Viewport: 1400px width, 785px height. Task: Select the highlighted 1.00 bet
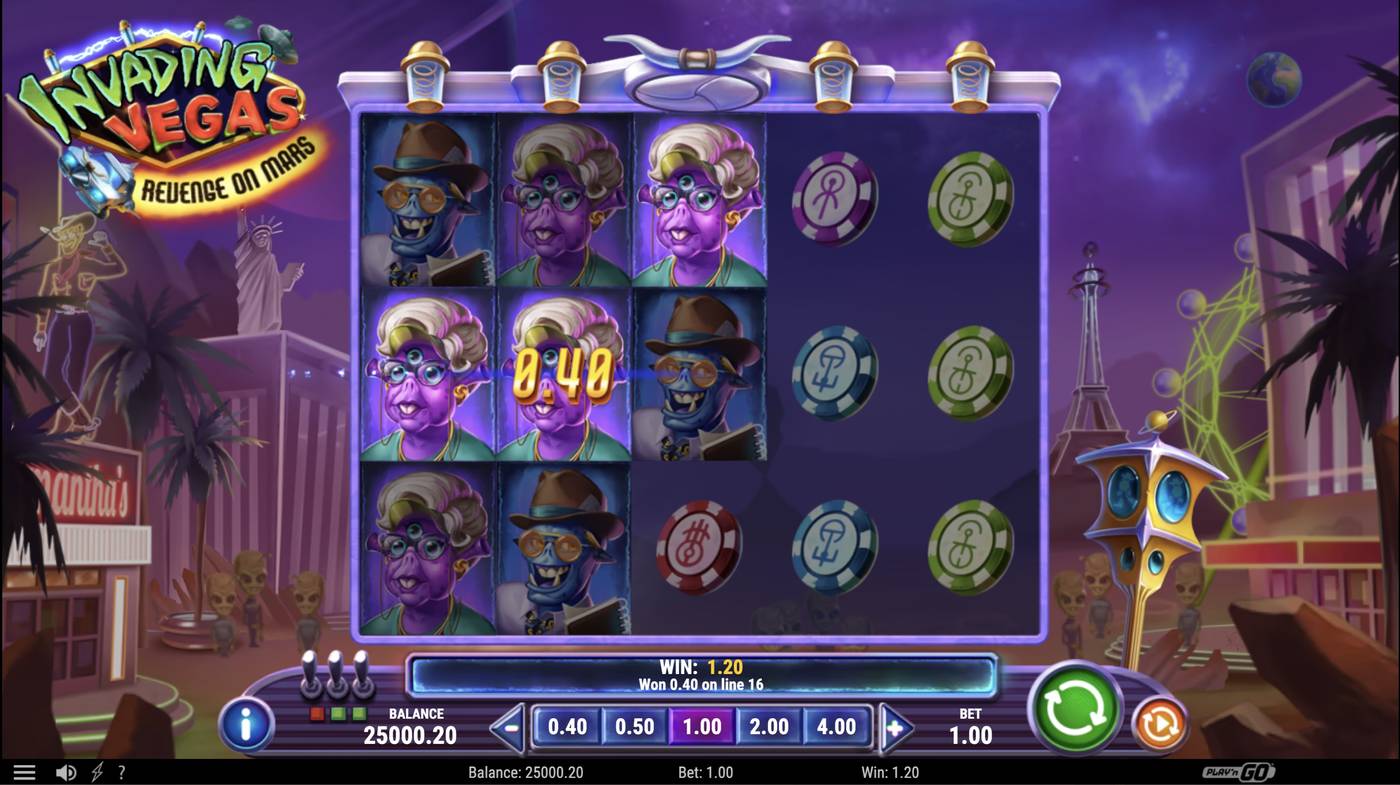[703, 725]
